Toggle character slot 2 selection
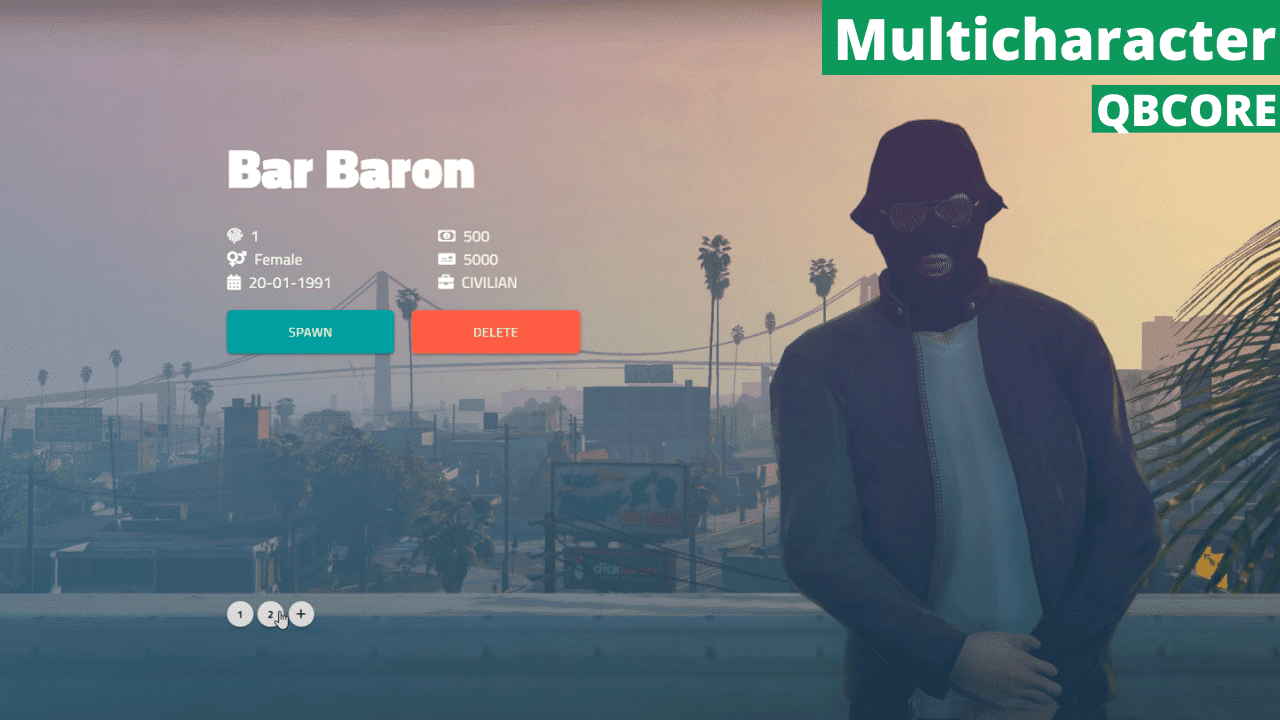Screen dimensions: 1280x720 pos(271,614)
